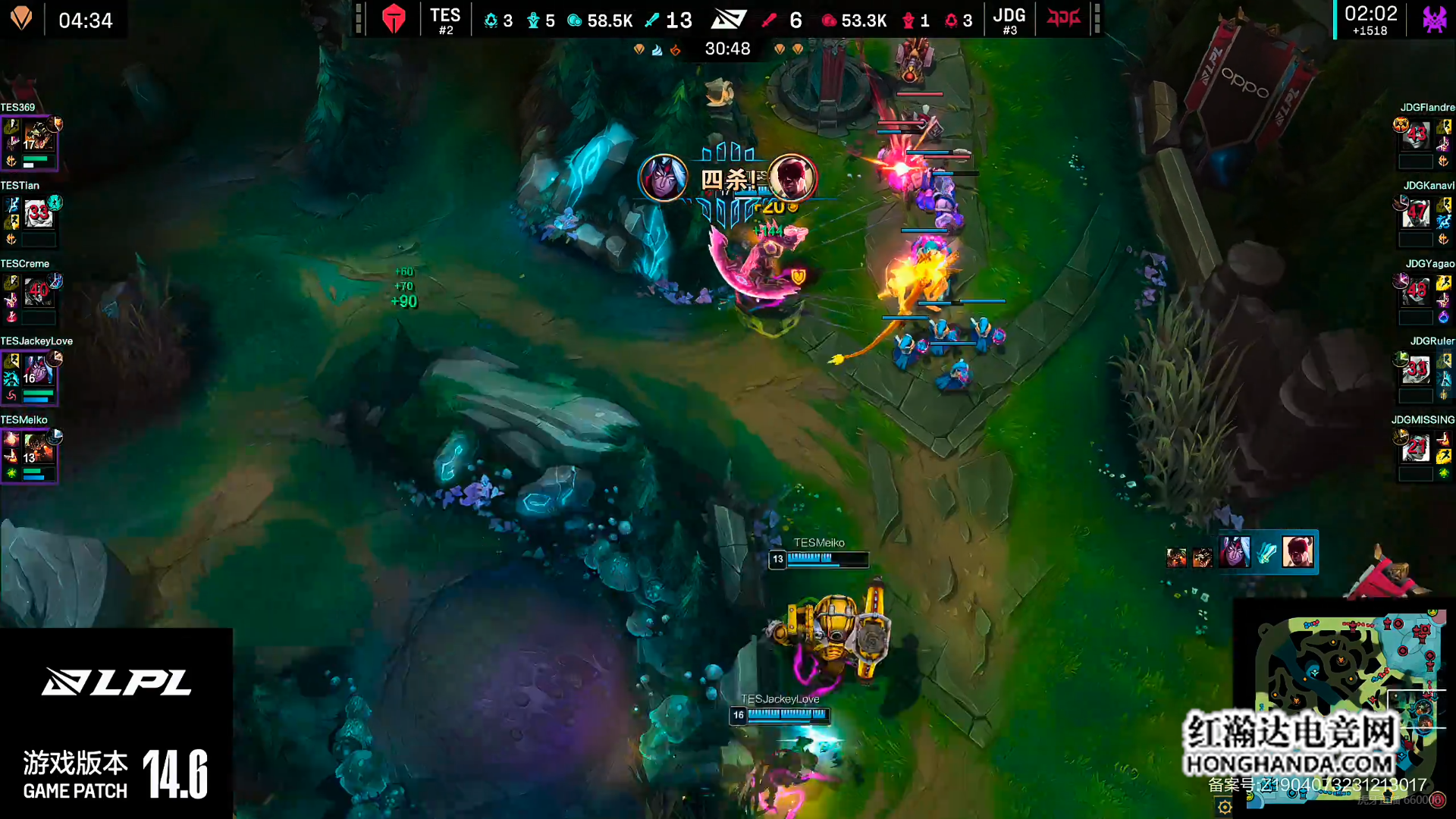Viewport: 1456px width, 819px height.
Task: Pick JDGYagao's champion portrait
Action: tap(1416, 293)
